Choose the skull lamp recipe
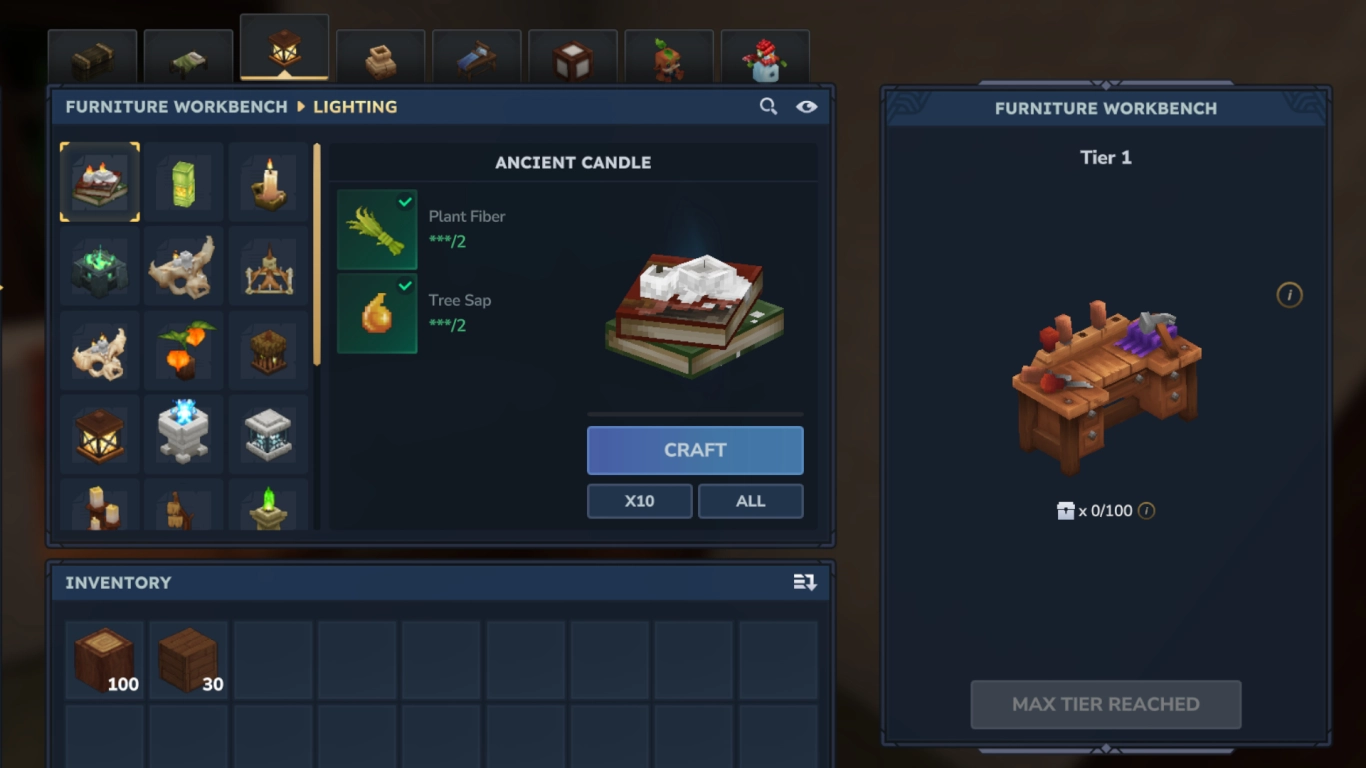Viewport: 1366px width, 768px height. coord(99,350)
